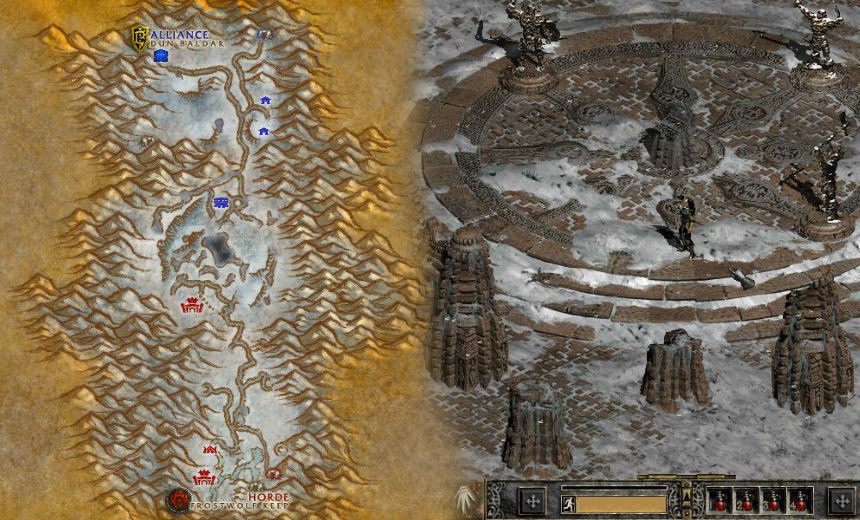Use the red potion in belt slot 1
Viewport: 860px width, 520px height.
[x=719, y=501]
